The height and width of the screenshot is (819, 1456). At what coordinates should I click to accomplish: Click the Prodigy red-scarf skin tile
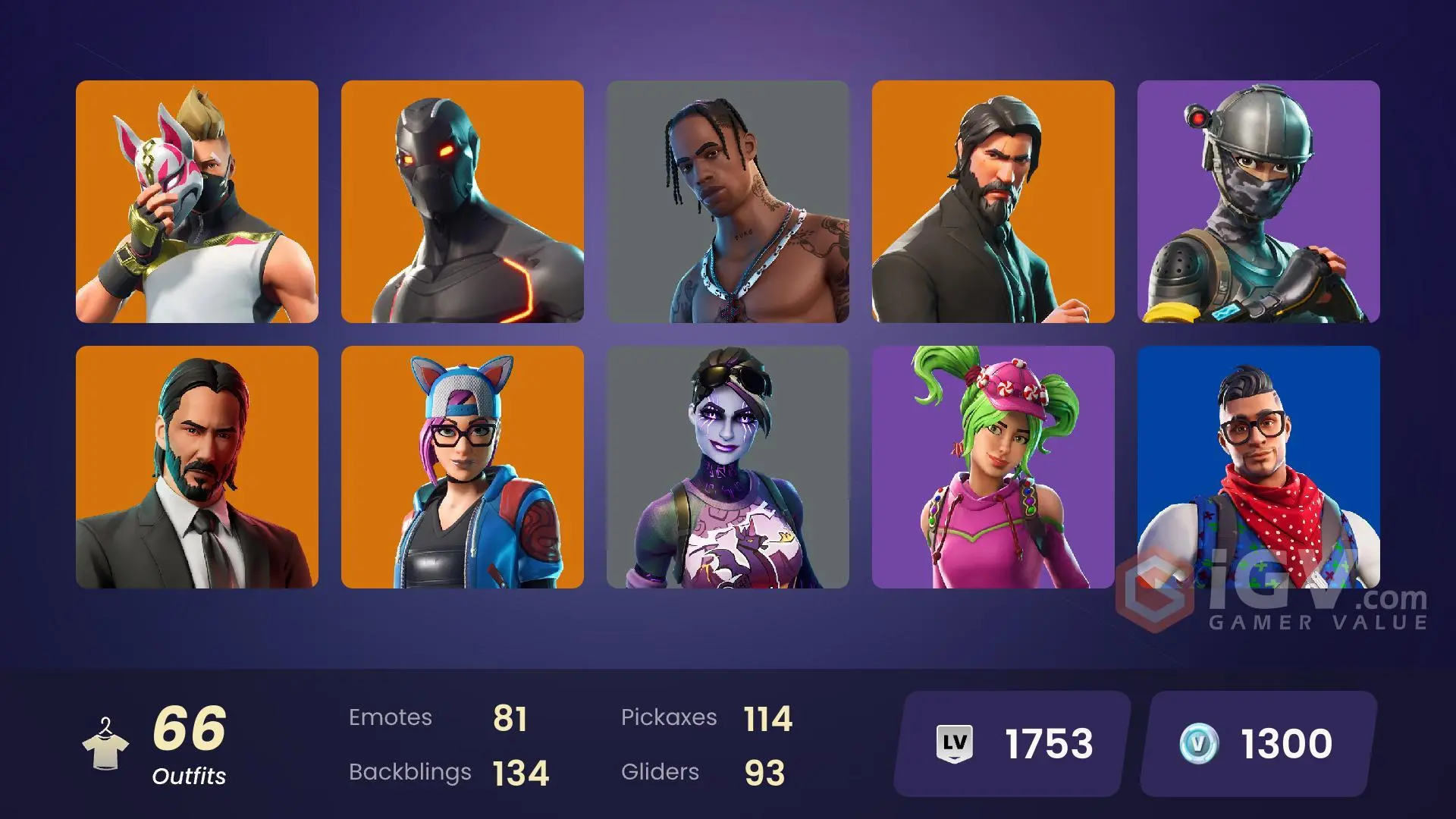tap(1259, 470)
